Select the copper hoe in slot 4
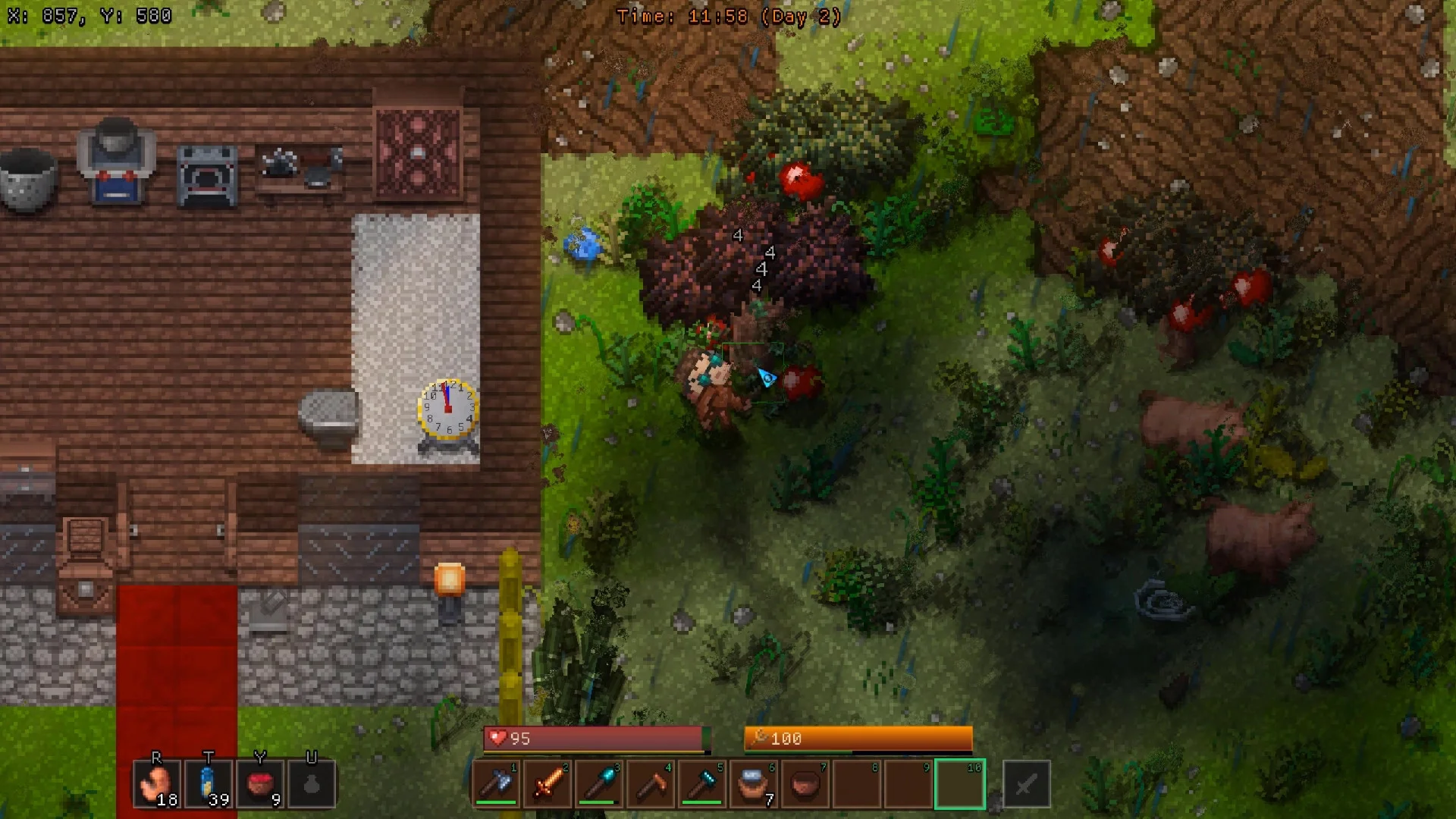The height and width of the screenshot is (819, 1456). click(x=651, y=784)
